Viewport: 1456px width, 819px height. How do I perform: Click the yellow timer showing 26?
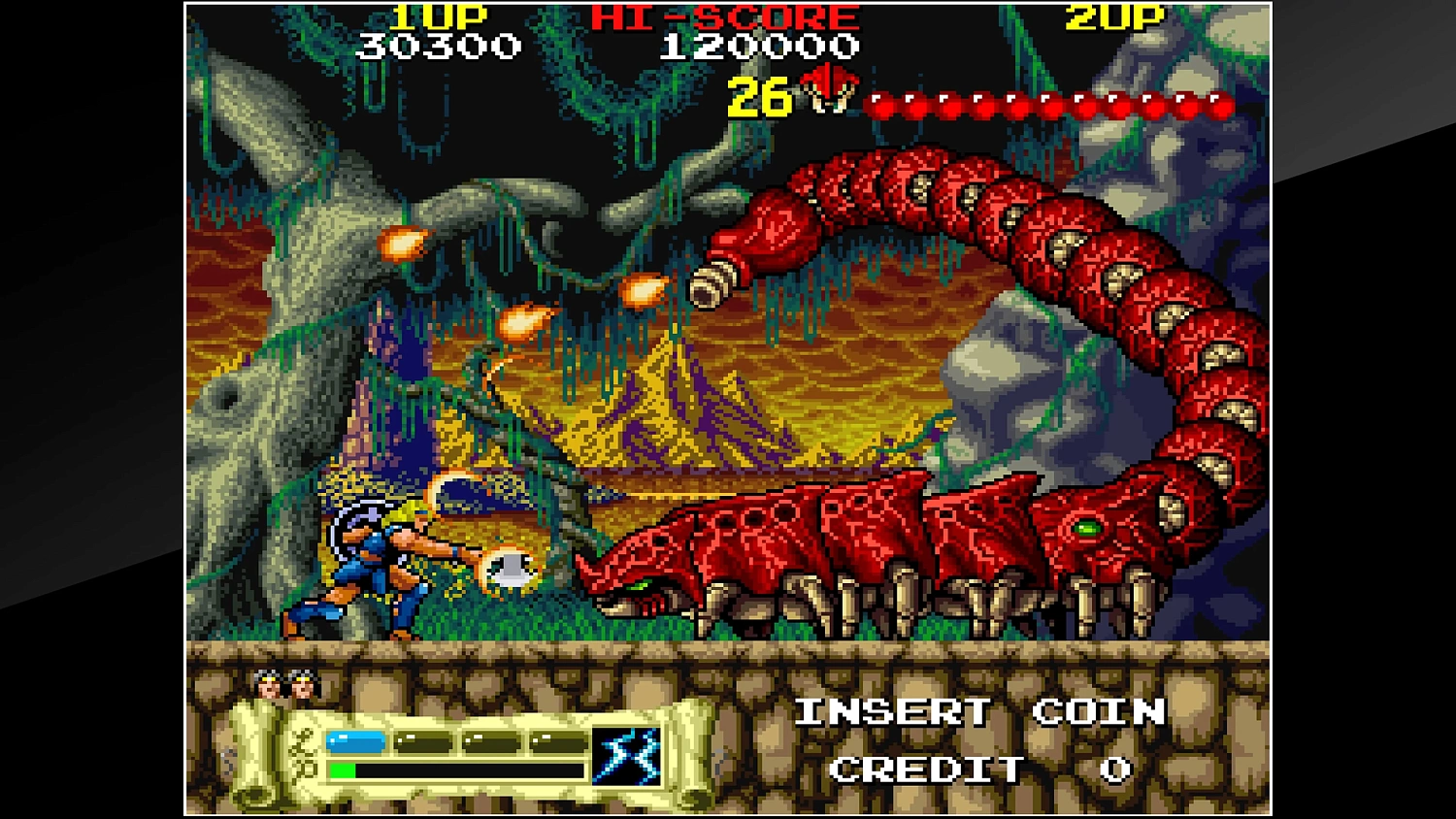[x=758, y=98]
